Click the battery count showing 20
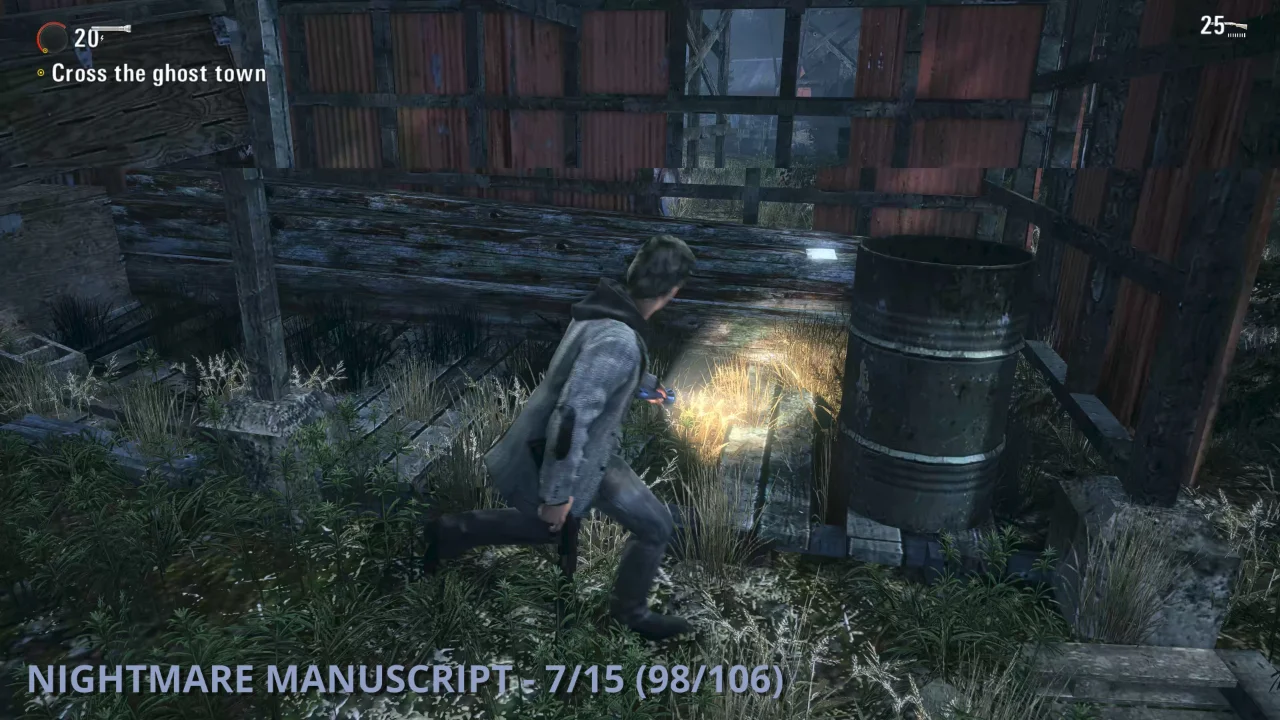 [87, 37]
